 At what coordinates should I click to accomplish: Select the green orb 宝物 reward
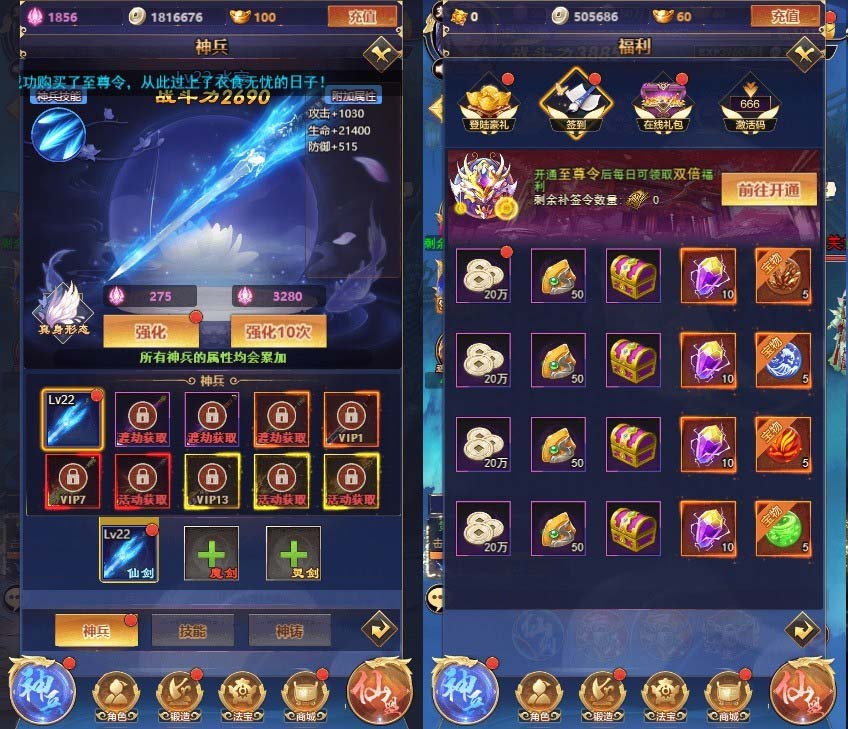pos(782,527)
